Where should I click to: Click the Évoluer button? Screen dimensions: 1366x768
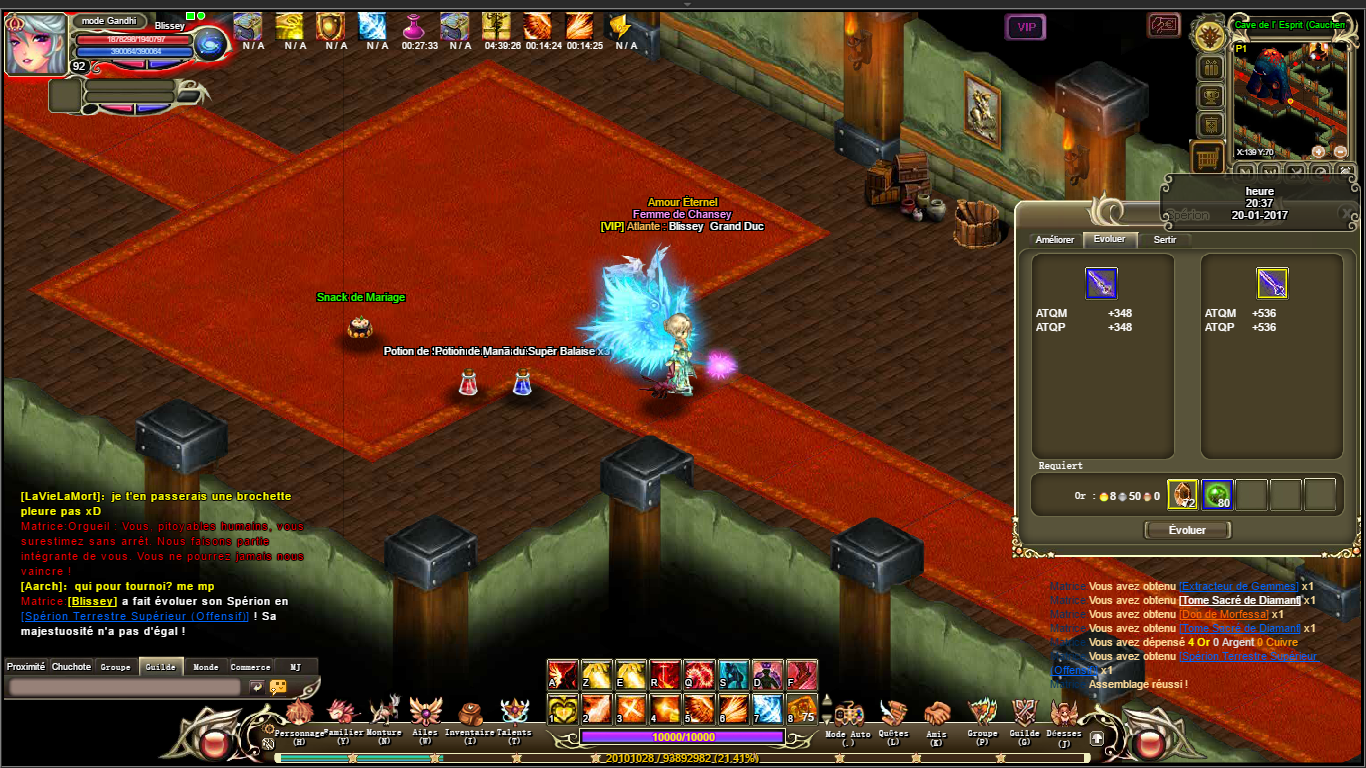[1187, 530]
